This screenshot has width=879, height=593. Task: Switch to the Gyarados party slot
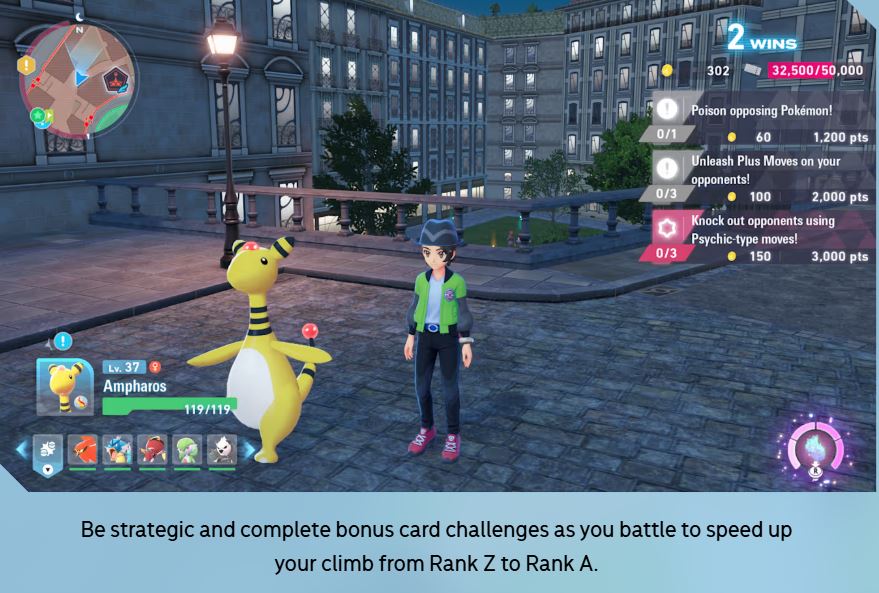pyautogui.click(x=117, y=451)
